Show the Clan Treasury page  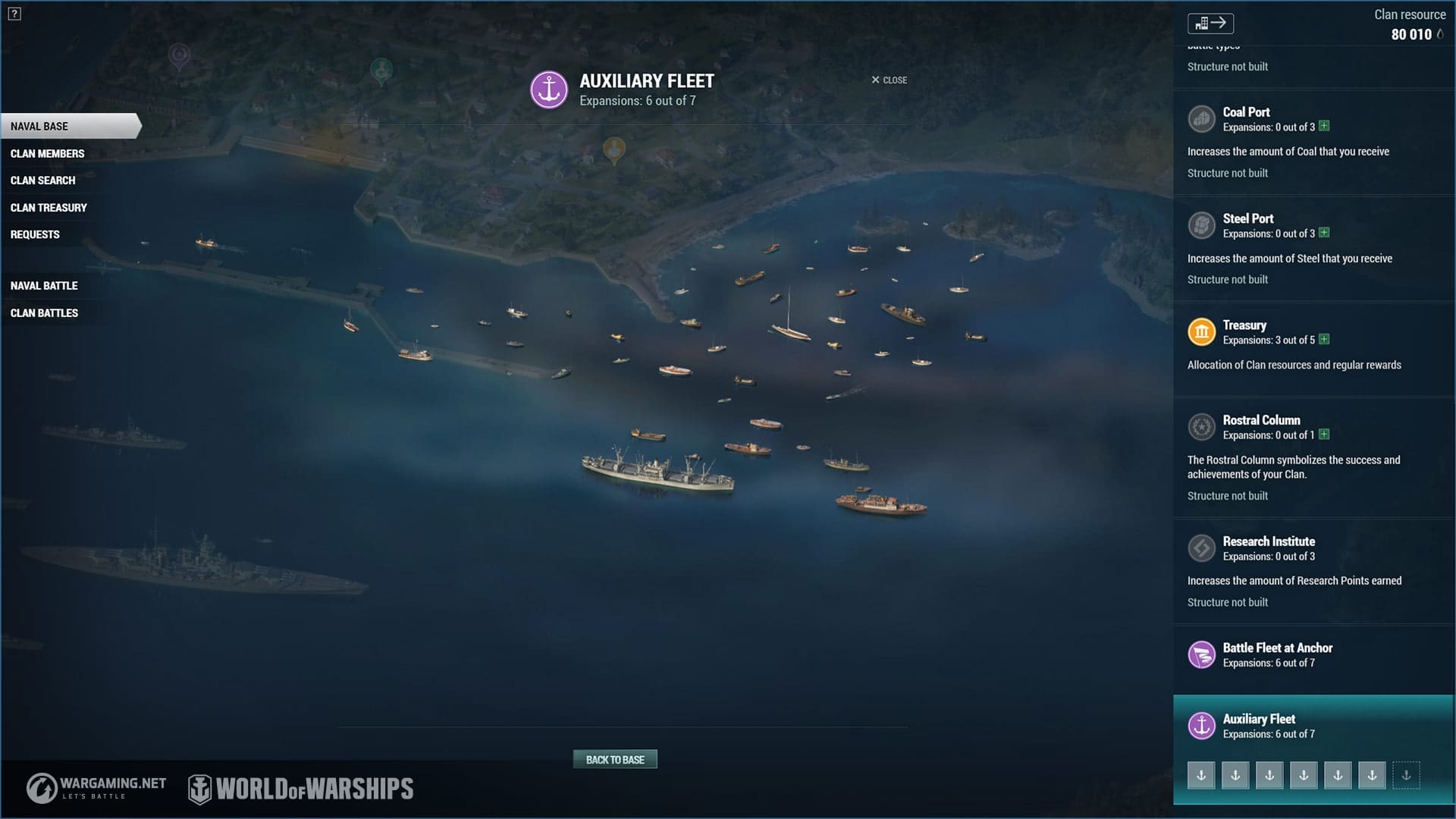tap(49, 208)
